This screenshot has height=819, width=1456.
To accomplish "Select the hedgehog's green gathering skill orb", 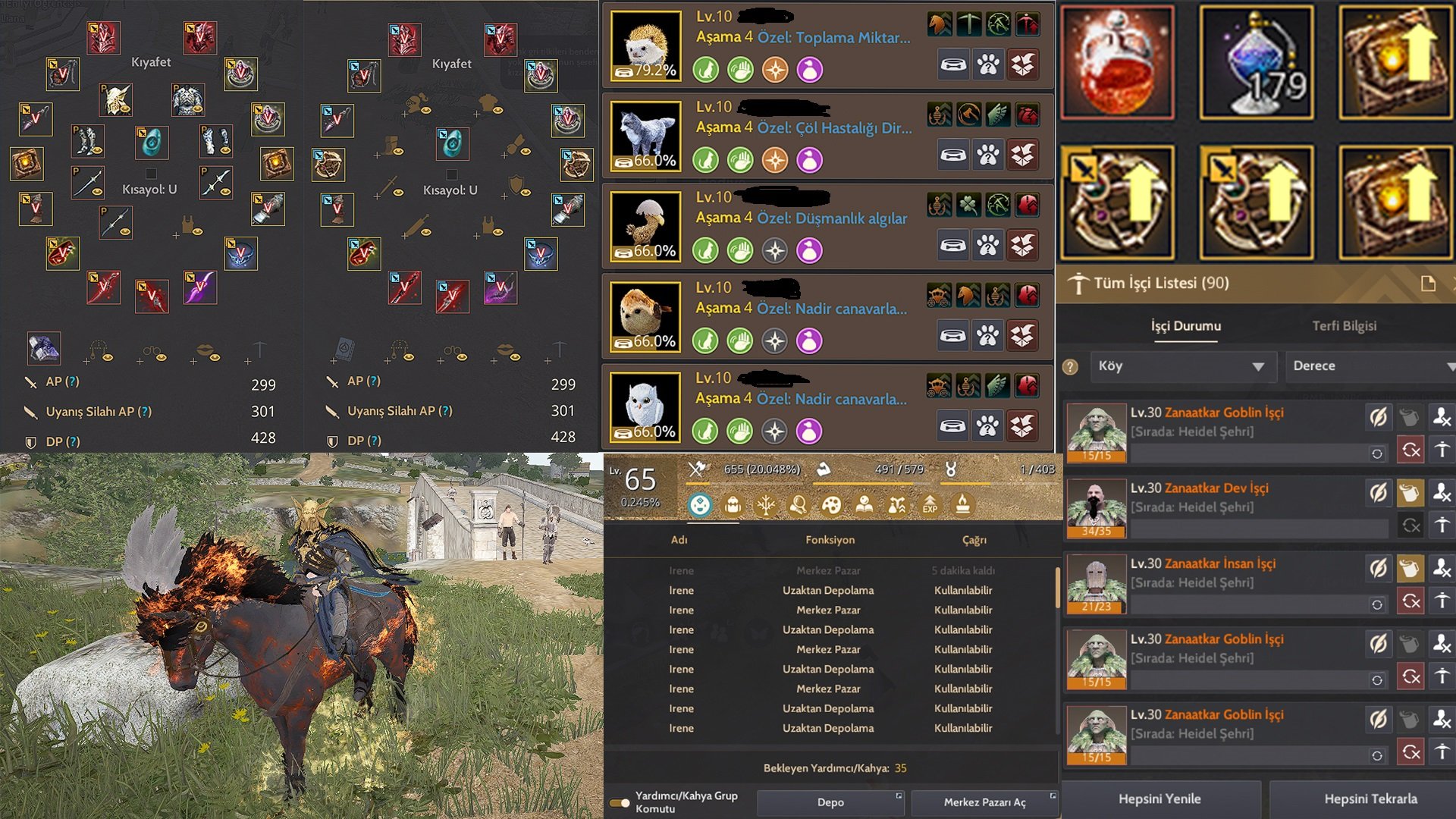I will (x=705, y=70).
